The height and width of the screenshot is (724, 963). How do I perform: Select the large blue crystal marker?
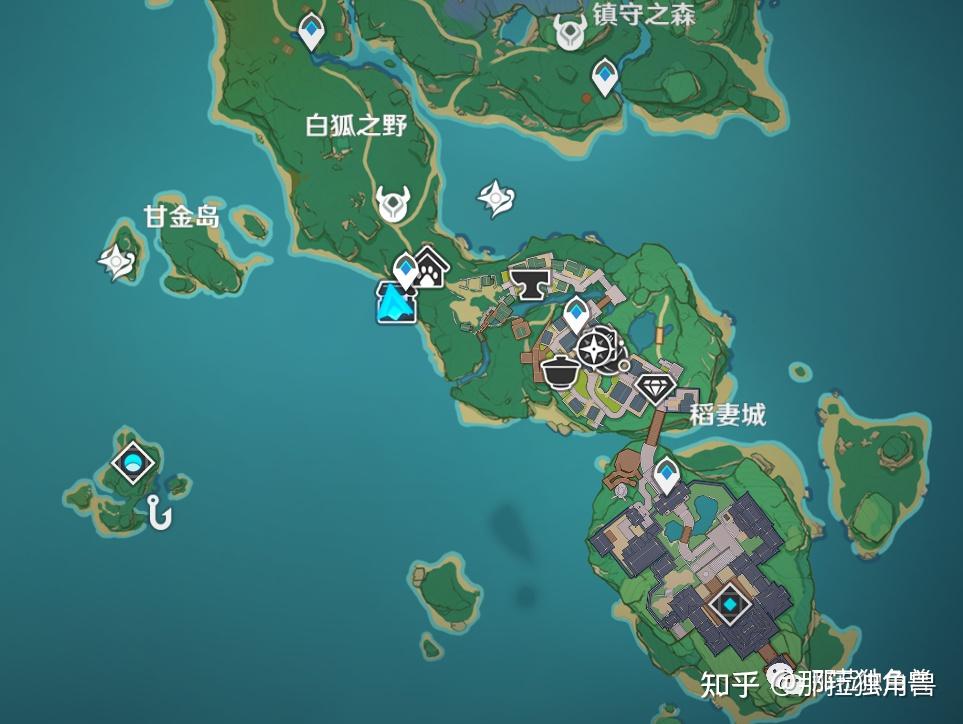[x=396, y=303]
